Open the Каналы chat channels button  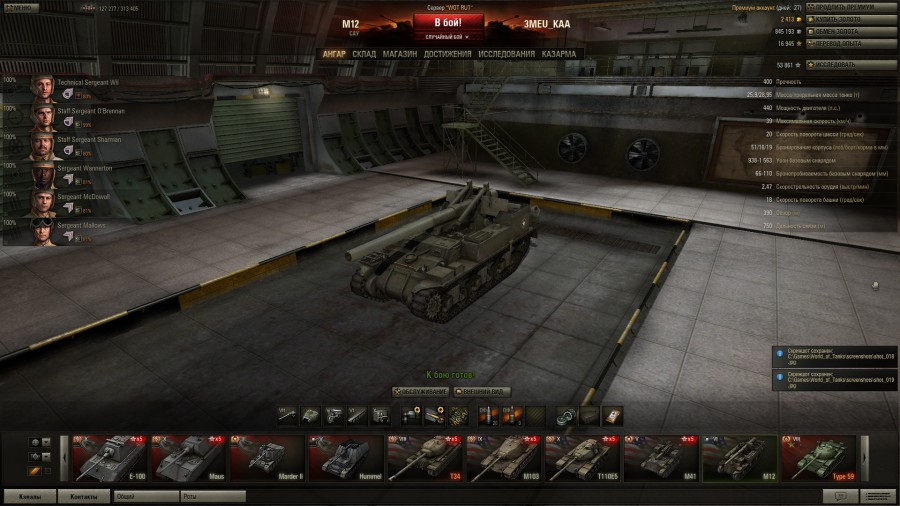(30, 496)
